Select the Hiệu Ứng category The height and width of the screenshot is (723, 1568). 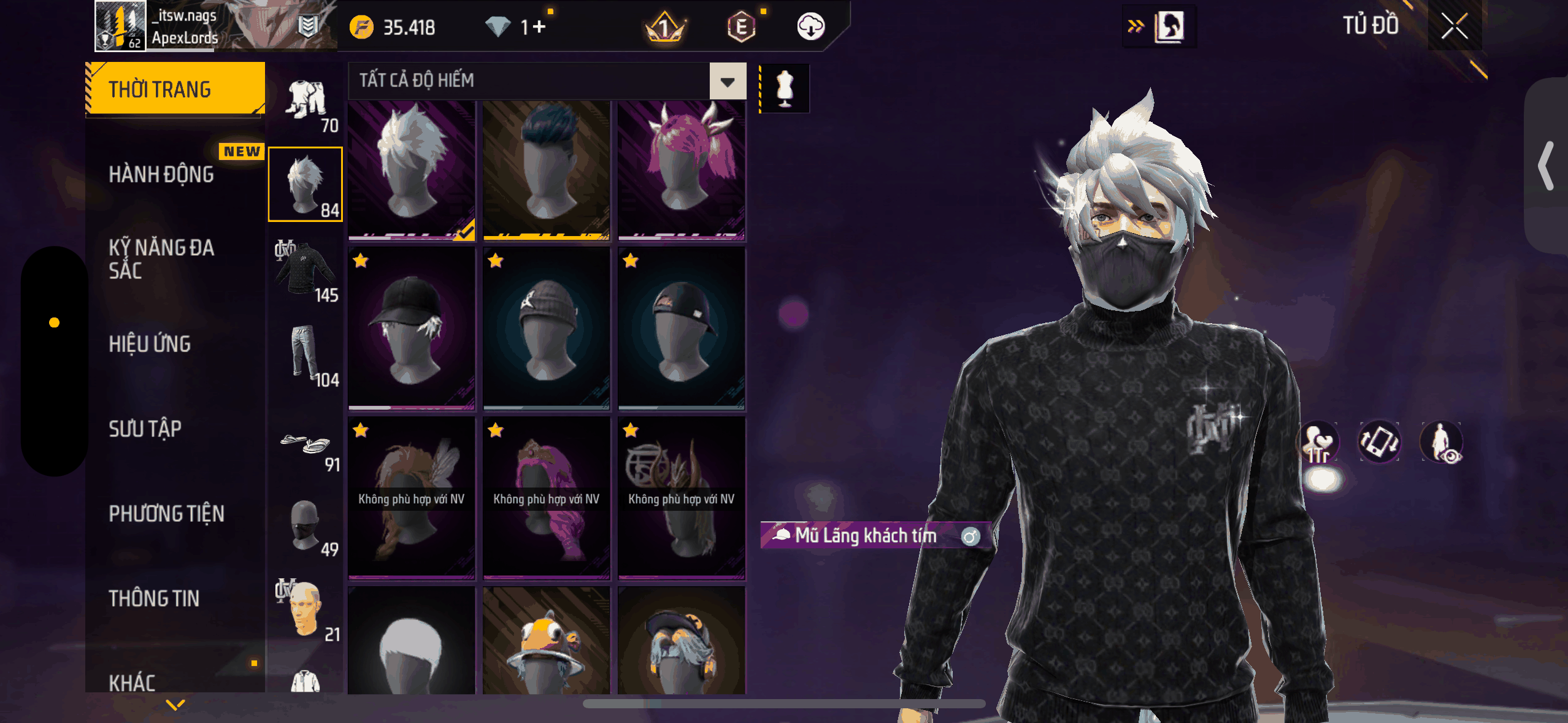[150, 344]
